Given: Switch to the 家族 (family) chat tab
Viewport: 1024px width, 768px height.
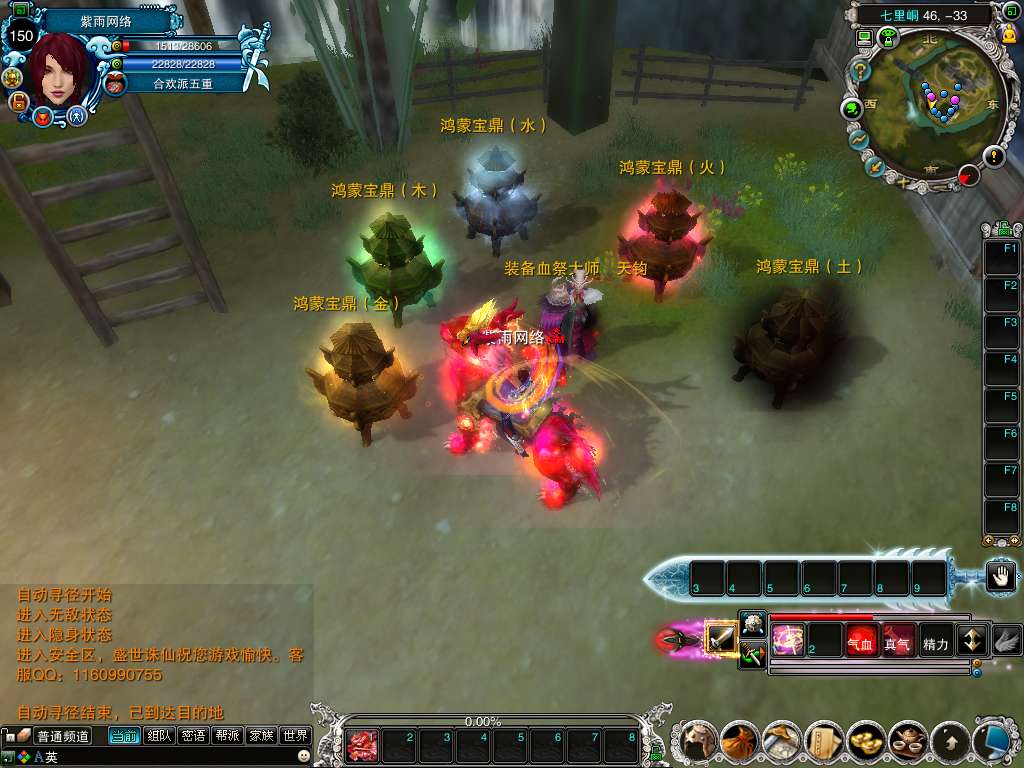Looking at the screenshot, I should [x=261, y=736].
